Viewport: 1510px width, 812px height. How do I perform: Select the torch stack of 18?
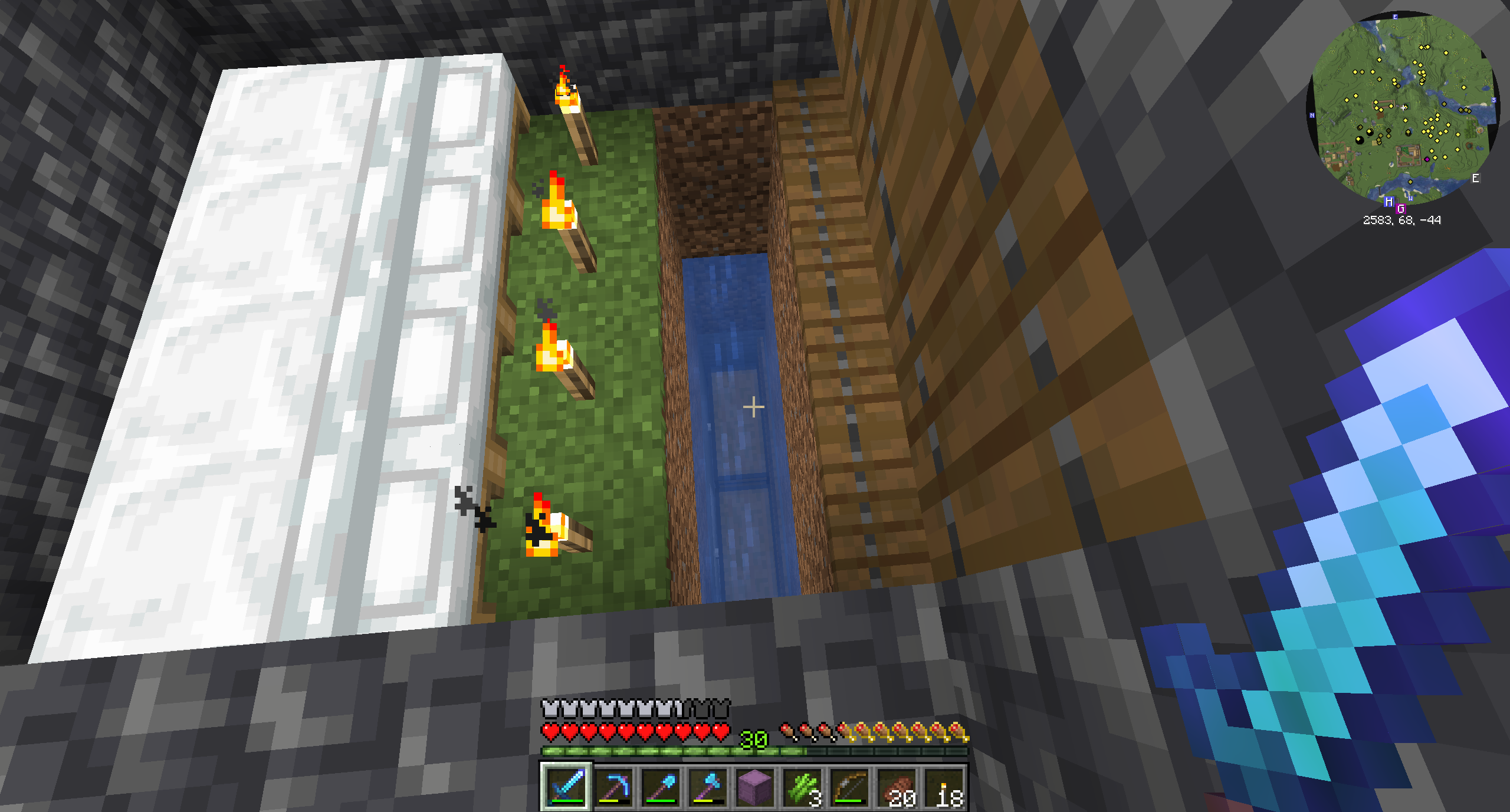point(944,787)
